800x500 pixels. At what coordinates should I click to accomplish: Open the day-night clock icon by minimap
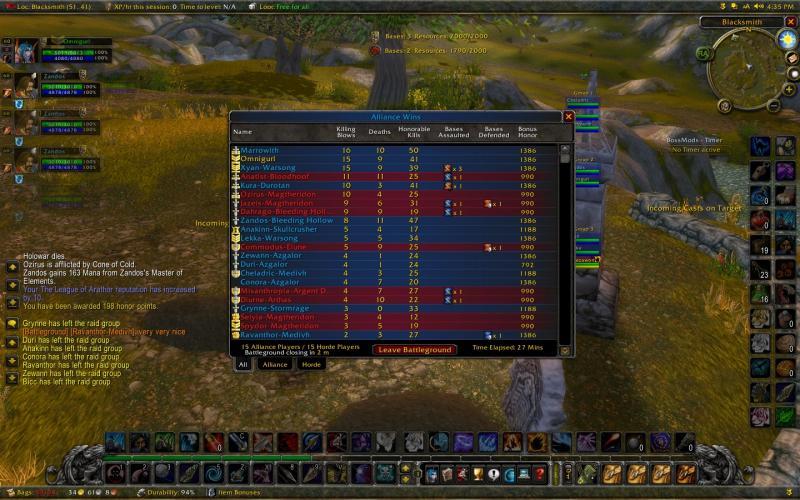(x=787, y=39)
